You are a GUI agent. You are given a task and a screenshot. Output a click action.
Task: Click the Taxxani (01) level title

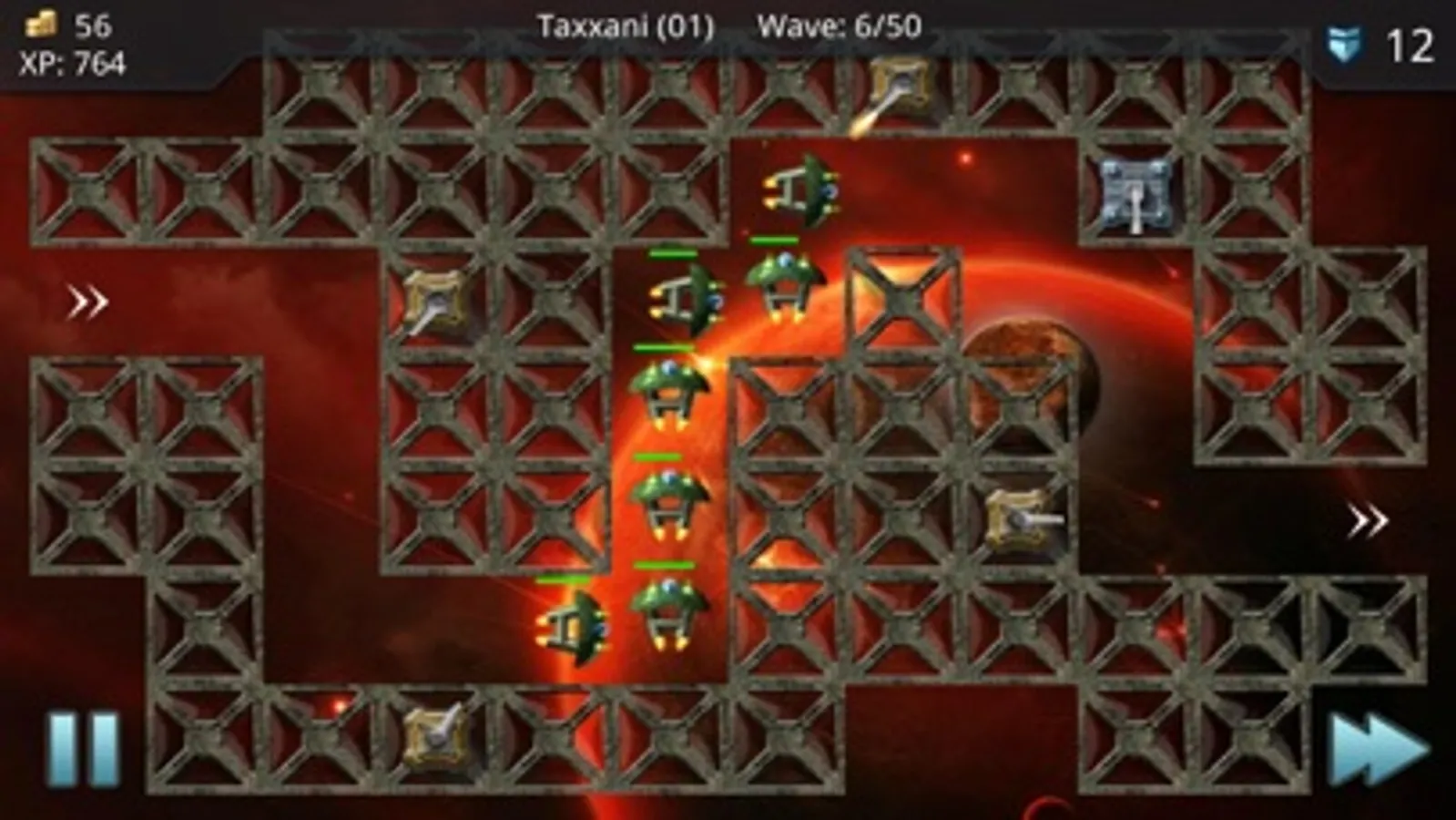point(624,26)
